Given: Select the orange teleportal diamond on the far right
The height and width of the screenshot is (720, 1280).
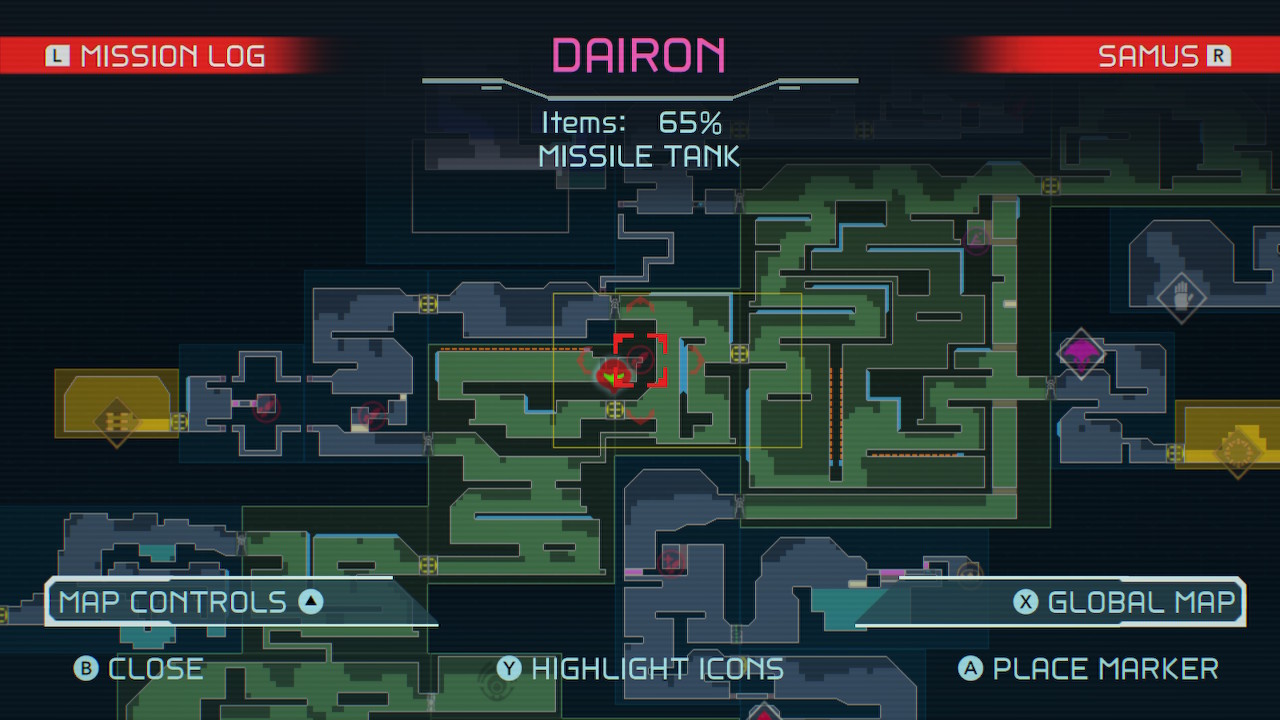Looking at the screenshot, I should point(1238,452).
